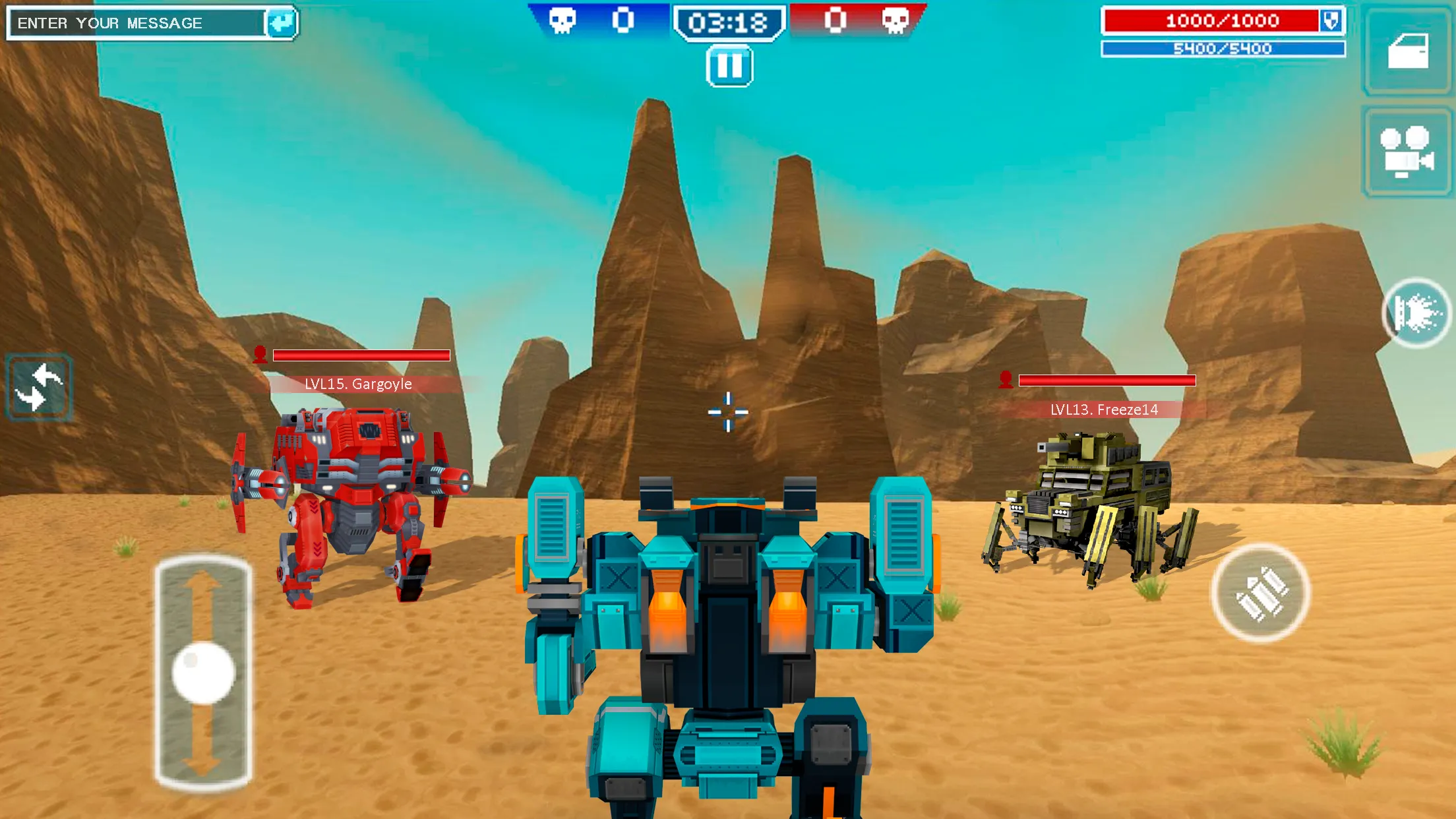Pause the match with the pause button
Screen dimensions: 1456x819
[x=728, y=64]
